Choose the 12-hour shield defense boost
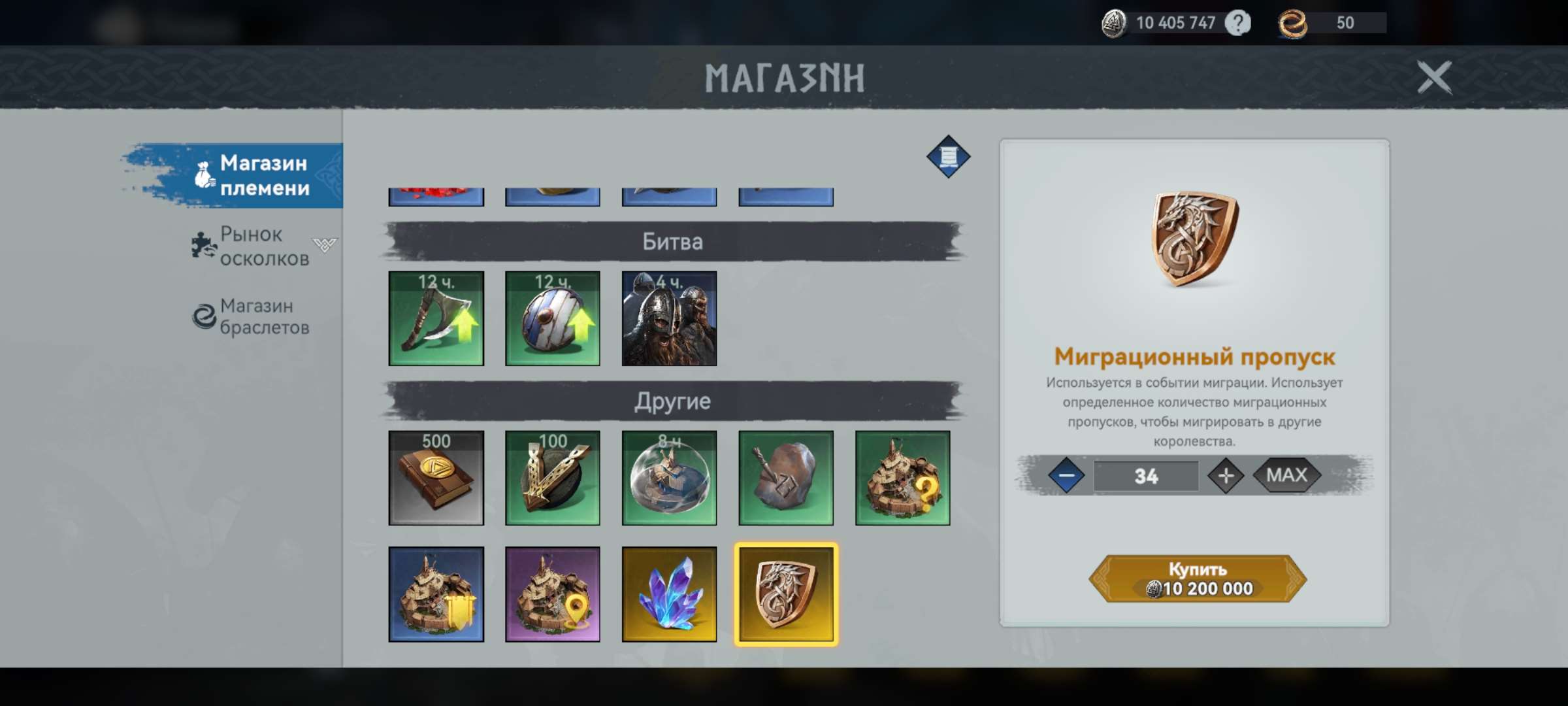The height and width of the screenshot is (706, 1568). coord(552,318)
